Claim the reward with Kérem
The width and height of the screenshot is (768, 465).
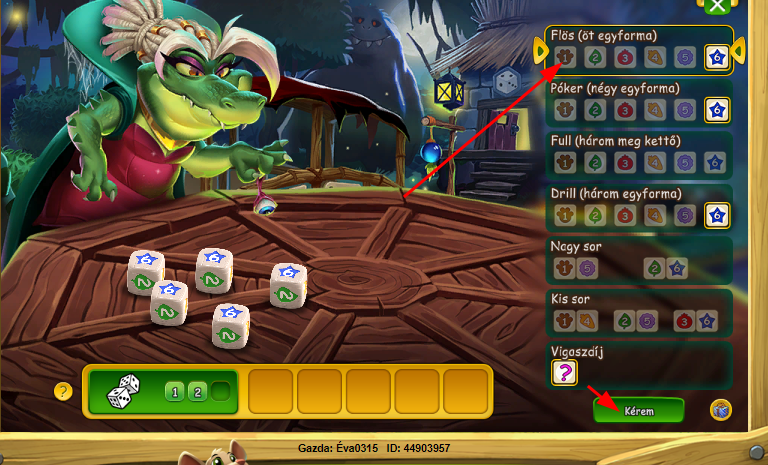pyautogui.click(x=638, y=410)
